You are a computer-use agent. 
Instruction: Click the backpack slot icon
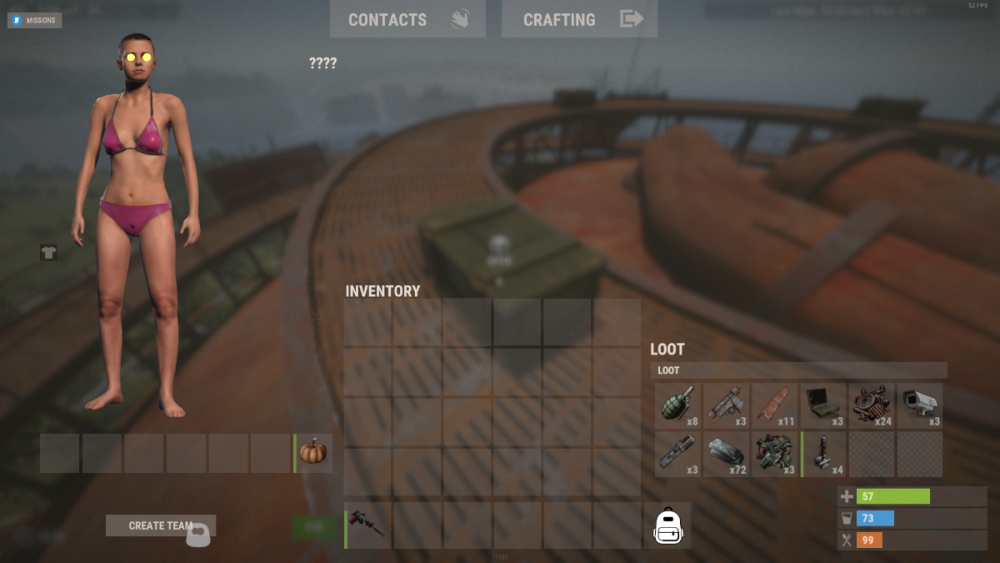pos(668,526)
